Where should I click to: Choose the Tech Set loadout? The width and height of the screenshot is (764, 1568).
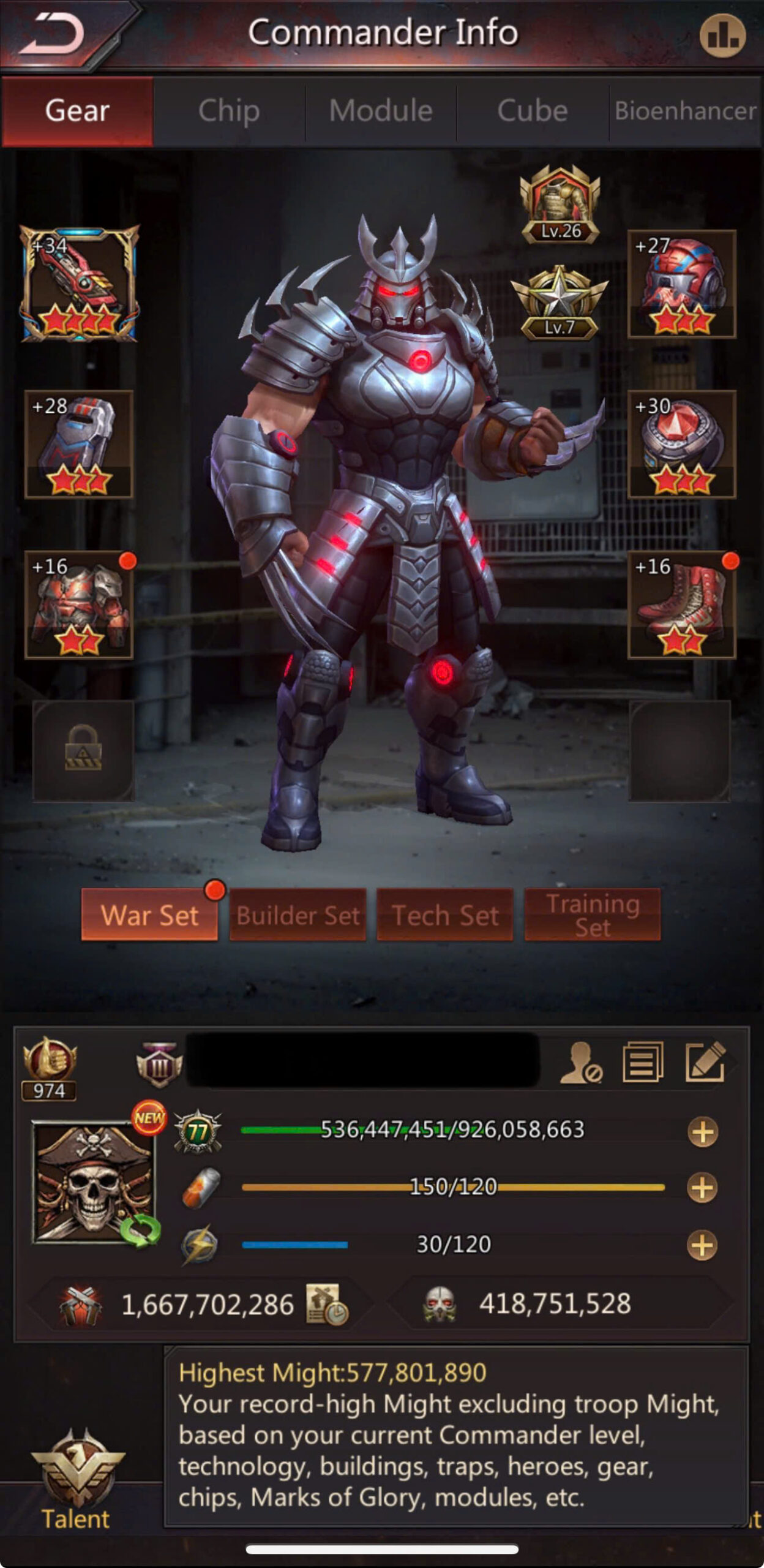445,914
